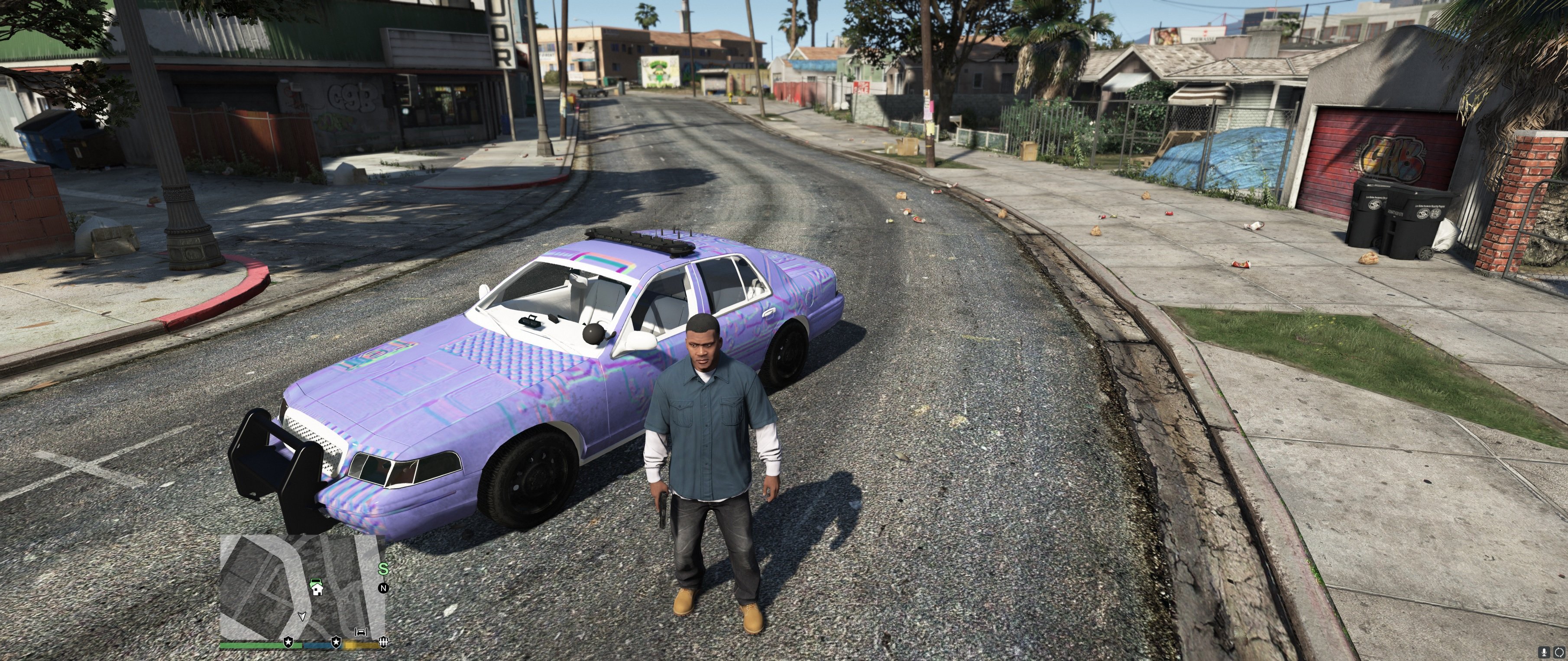
Task: Click the circular arrows refresh button
Action: point(1559,652)
